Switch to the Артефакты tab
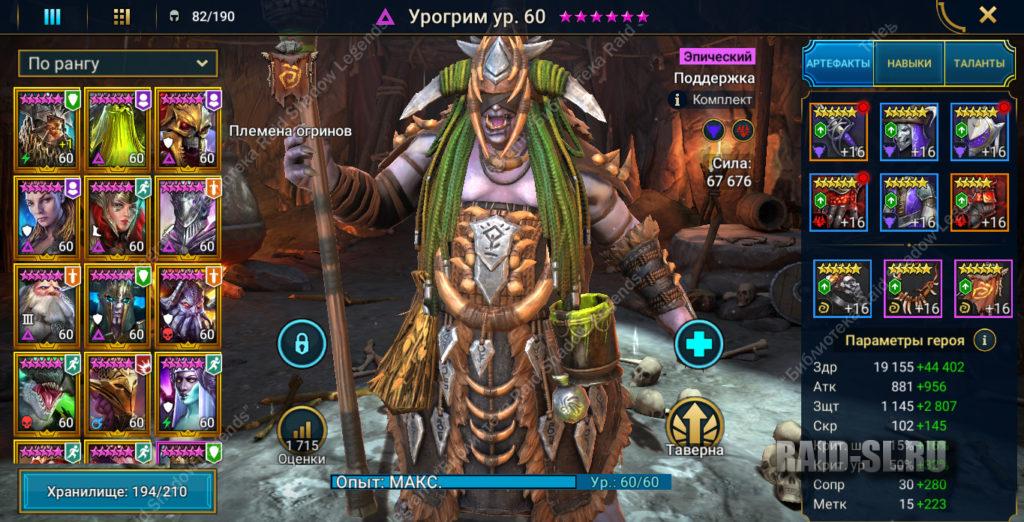This screenshot has width=1024, height=522. 839,63
